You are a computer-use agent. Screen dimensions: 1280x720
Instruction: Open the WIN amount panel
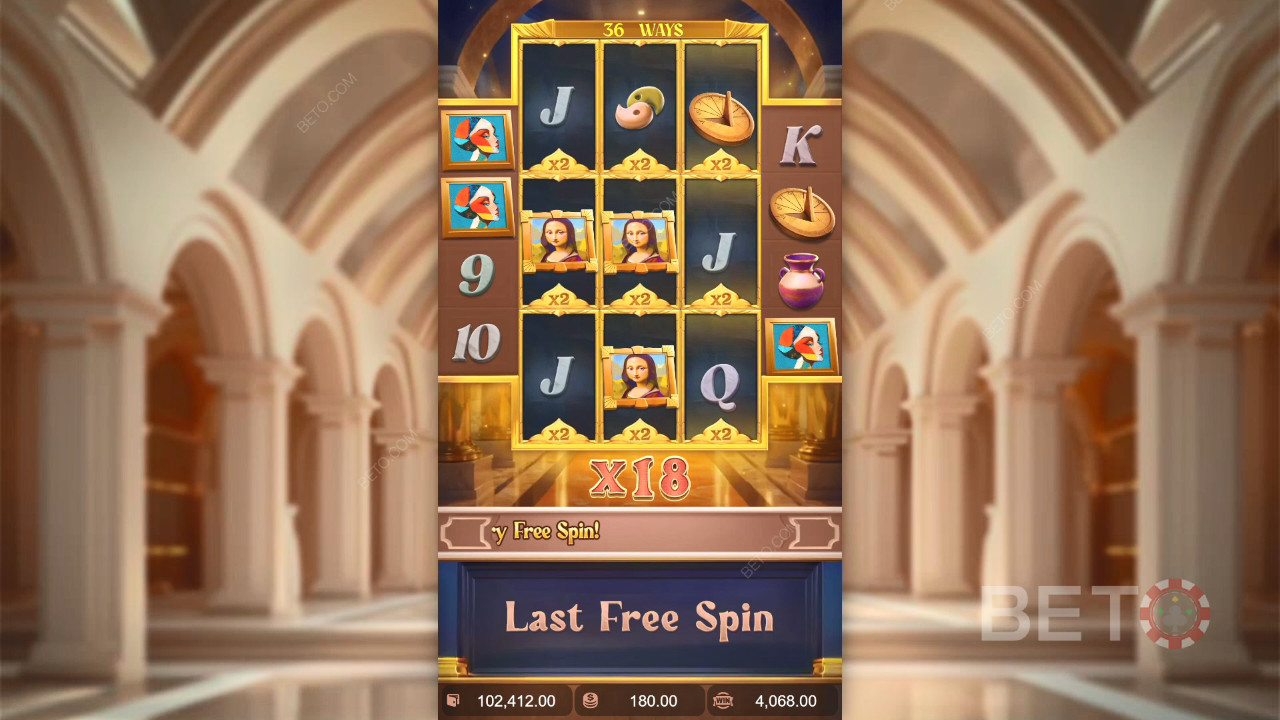(x=773, y=701)
